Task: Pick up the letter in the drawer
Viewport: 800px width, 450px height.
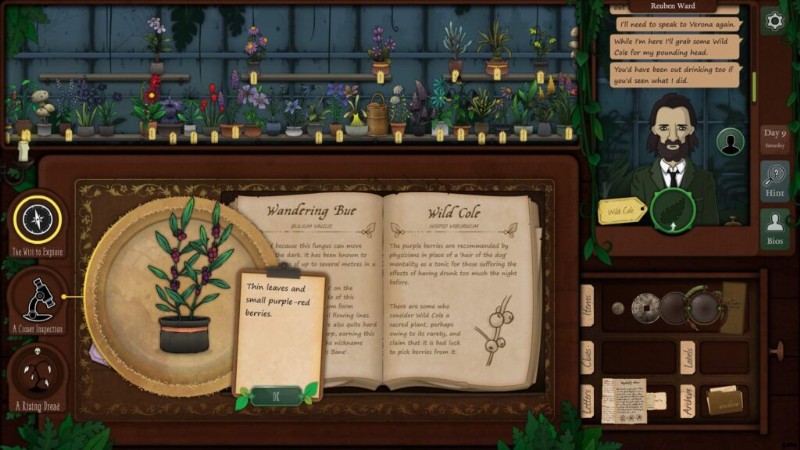Action: pyautogui.click(x=623, y=399)
